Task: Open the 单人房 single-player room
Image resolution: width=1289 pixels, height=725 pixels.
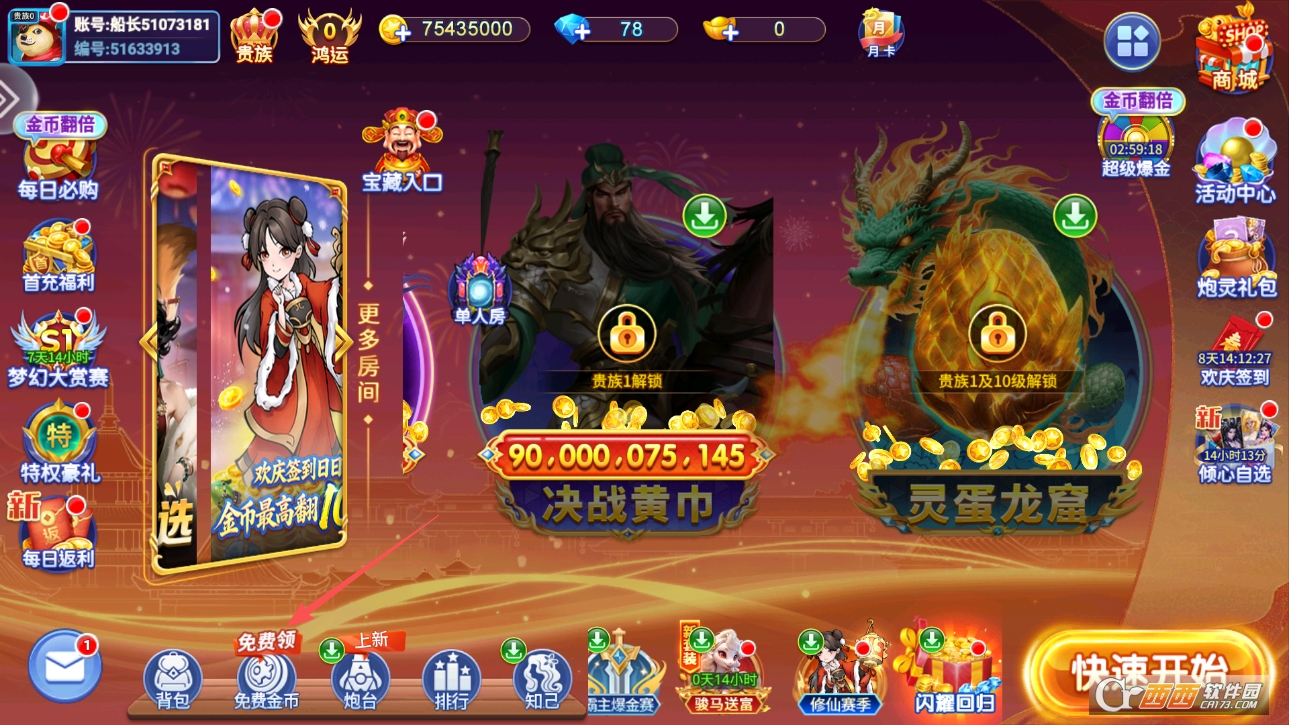Action: (480, 290)
